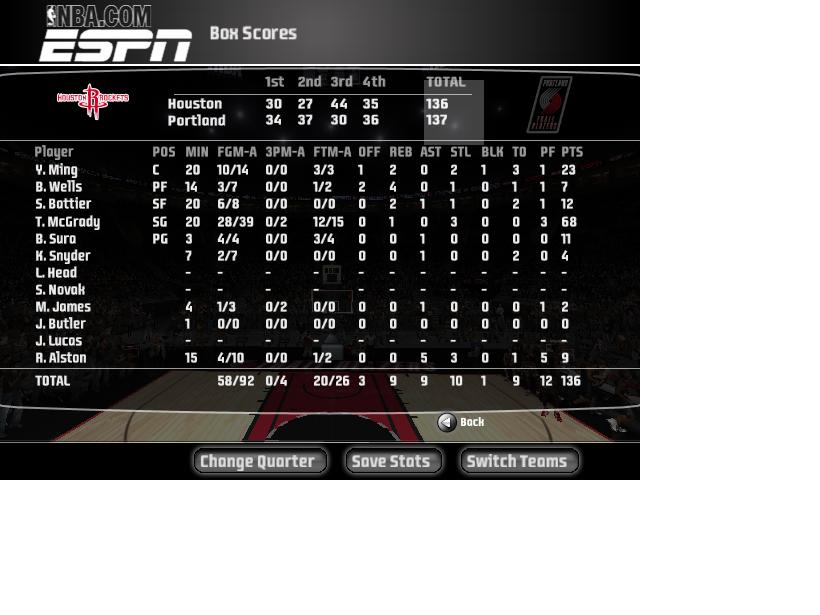Choose R. Alston in the player list
This screenshot has height=615, width=820.
[x=61, y=358]
